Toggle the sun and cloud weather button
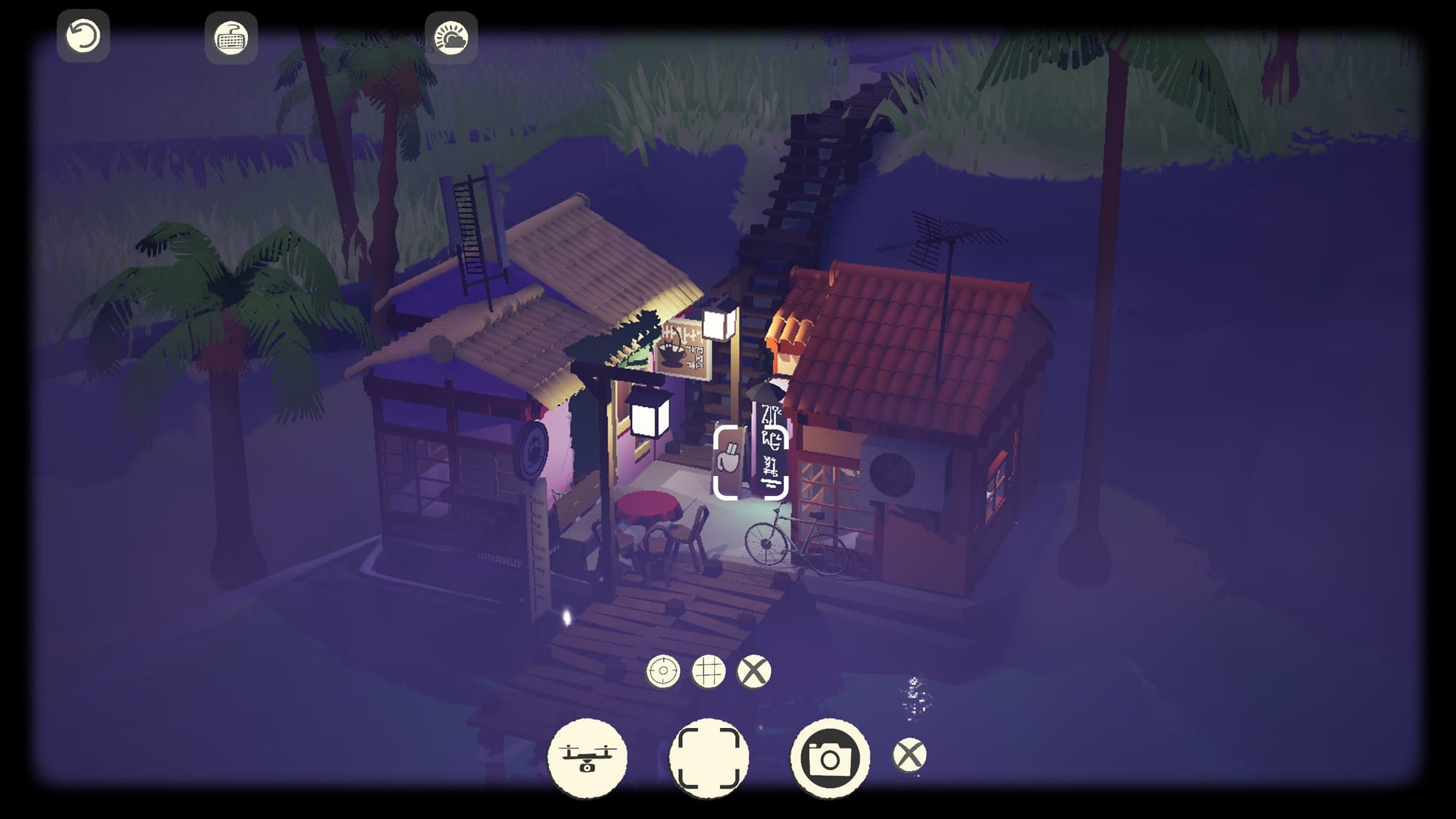Viewport: 1456px width, 819px height. pos(451,37)
